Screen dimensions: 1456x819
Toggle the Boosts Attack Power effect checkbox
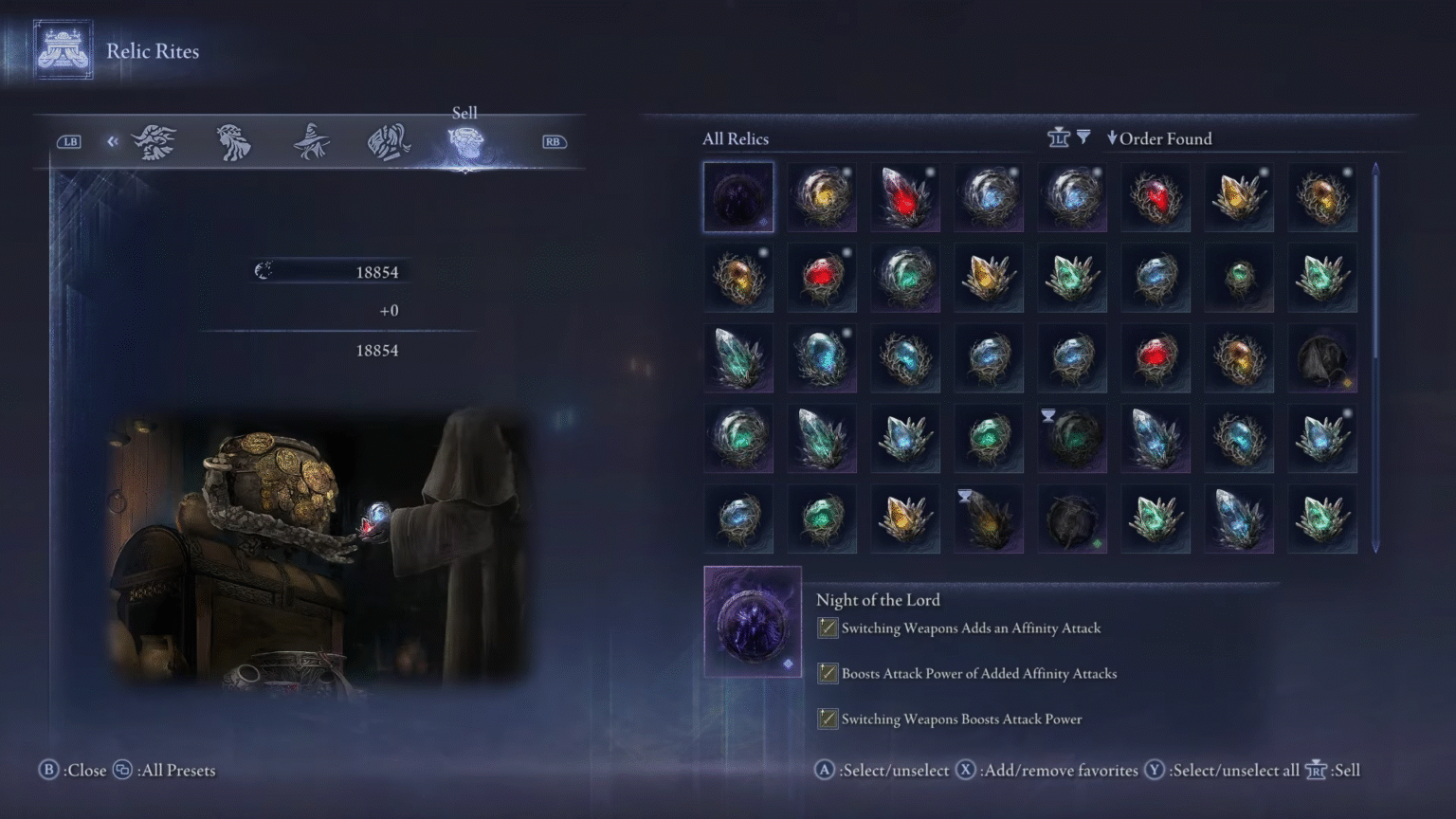tap(826, 673)
